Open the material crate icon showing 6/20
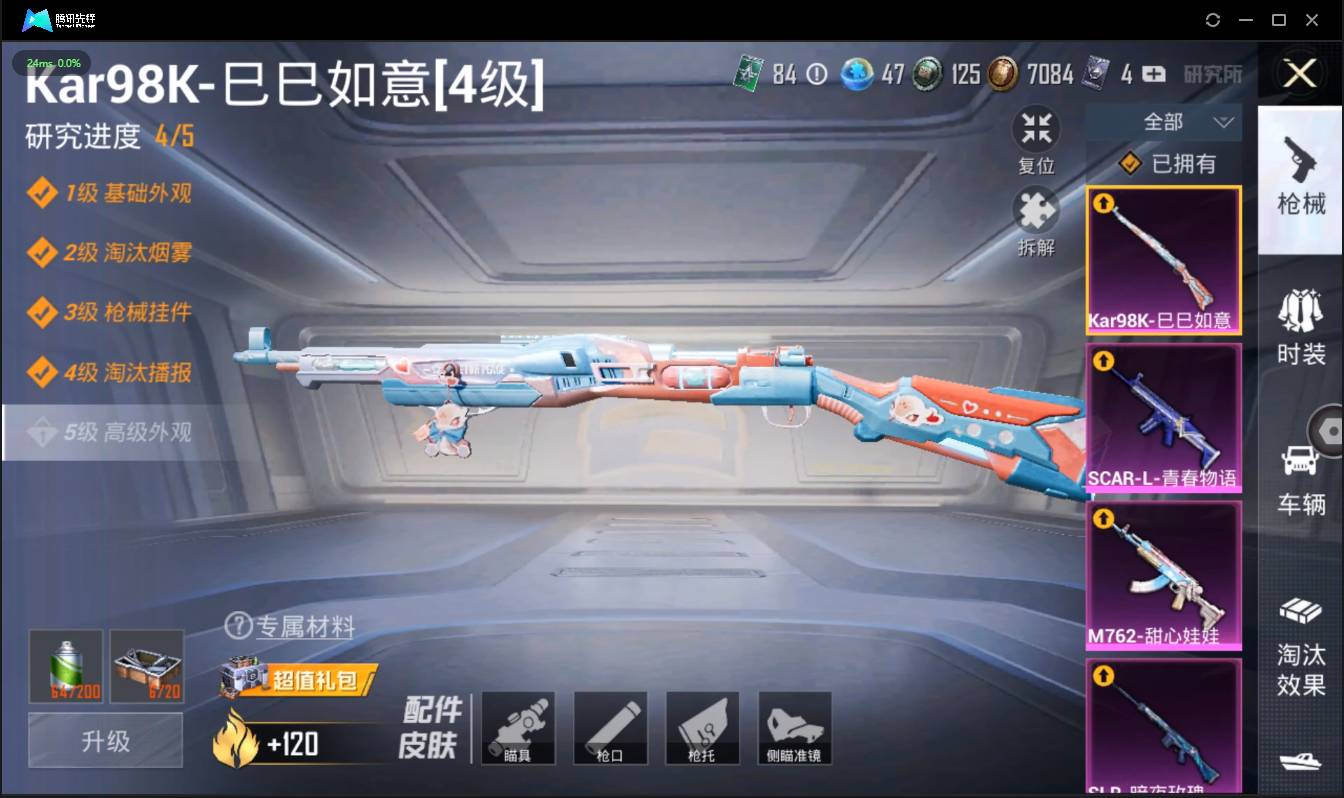The image size is (1344, 798). (147, 665)
